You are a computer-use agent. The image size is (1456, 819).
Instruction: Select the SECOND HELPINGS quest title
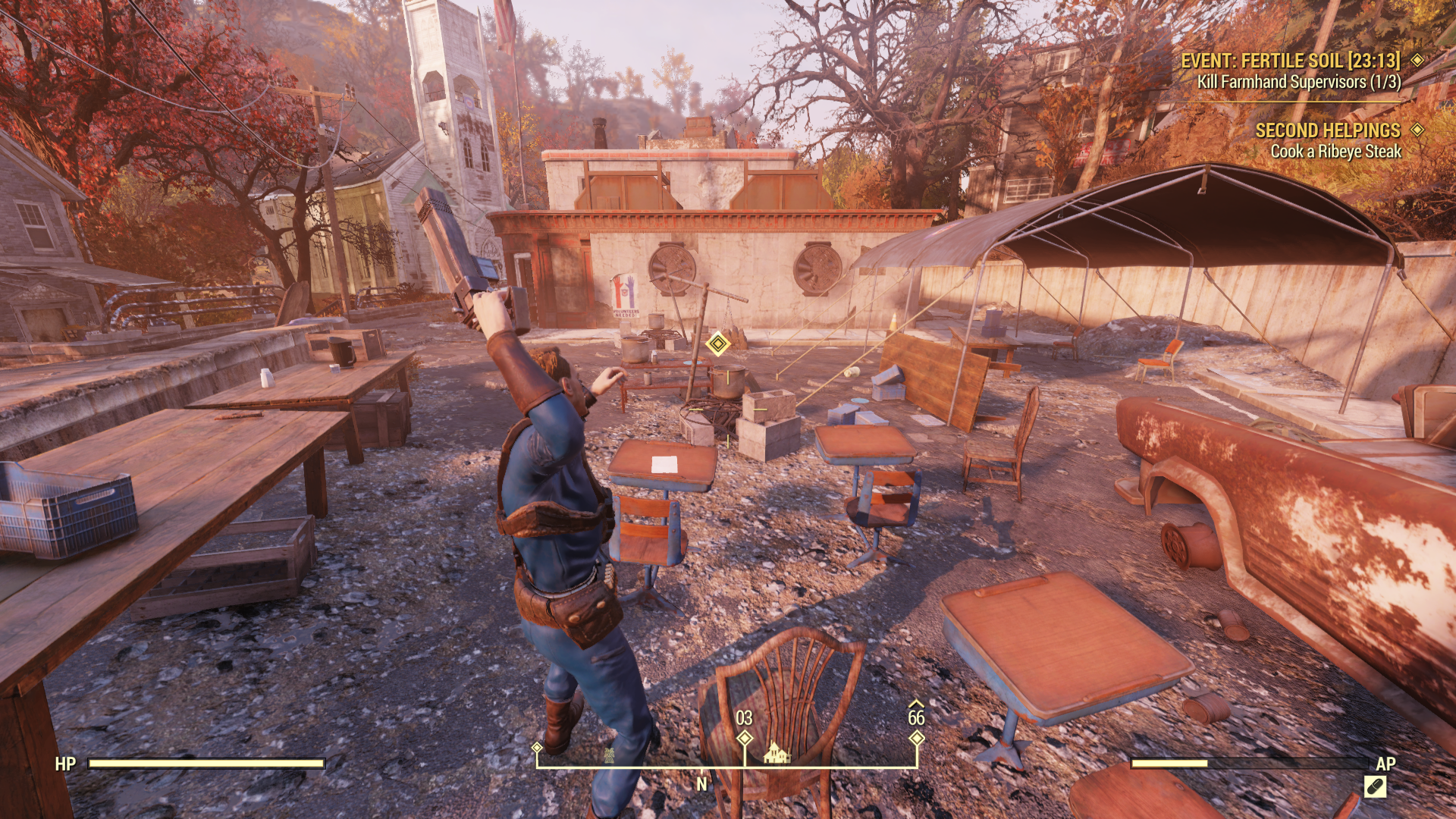pyautogui.click(x=1328, y=130)
